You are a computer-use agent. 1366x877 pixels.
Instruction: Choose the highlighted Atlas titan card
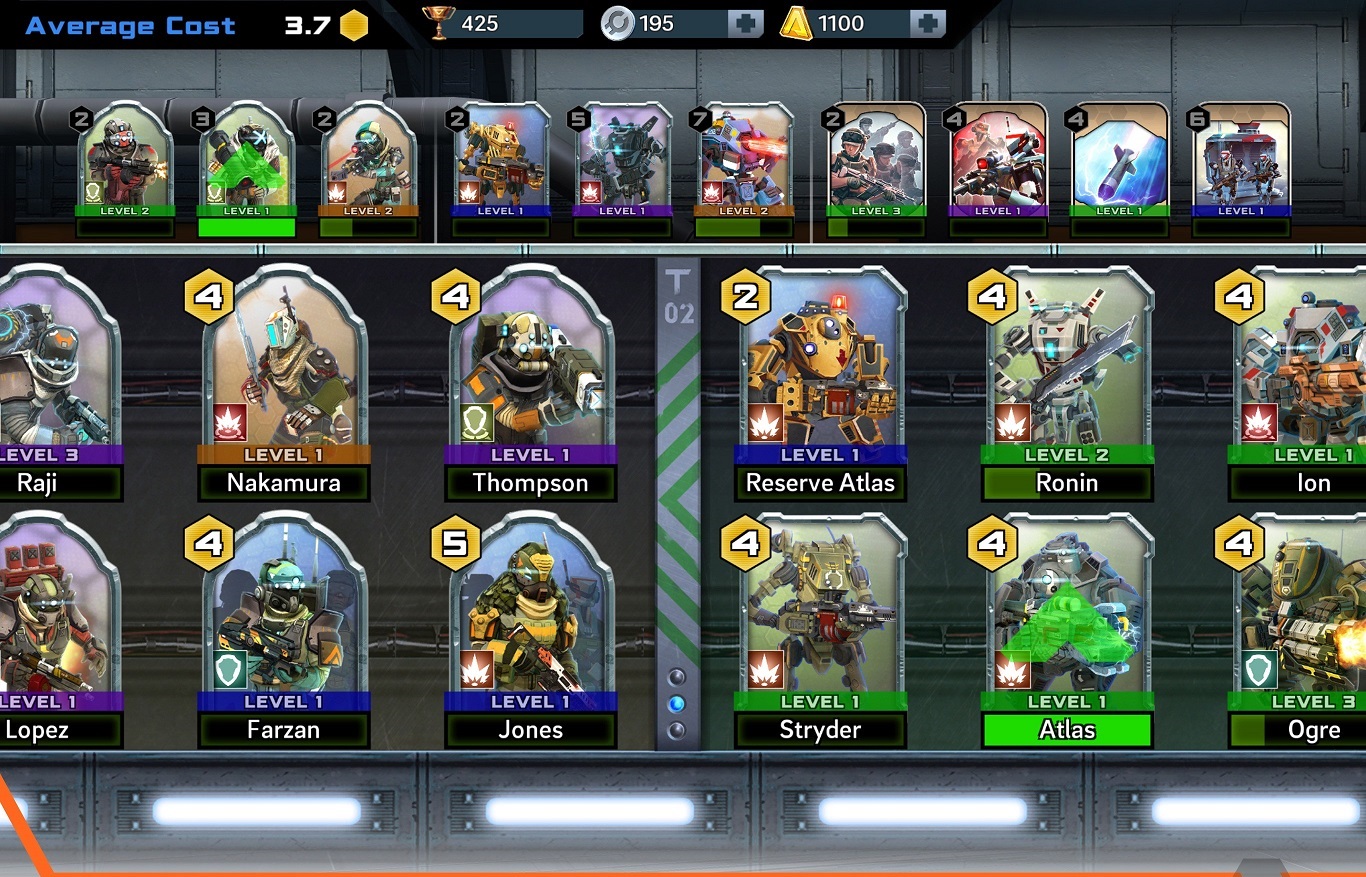pyautogui.click(x=1067, y=618)
